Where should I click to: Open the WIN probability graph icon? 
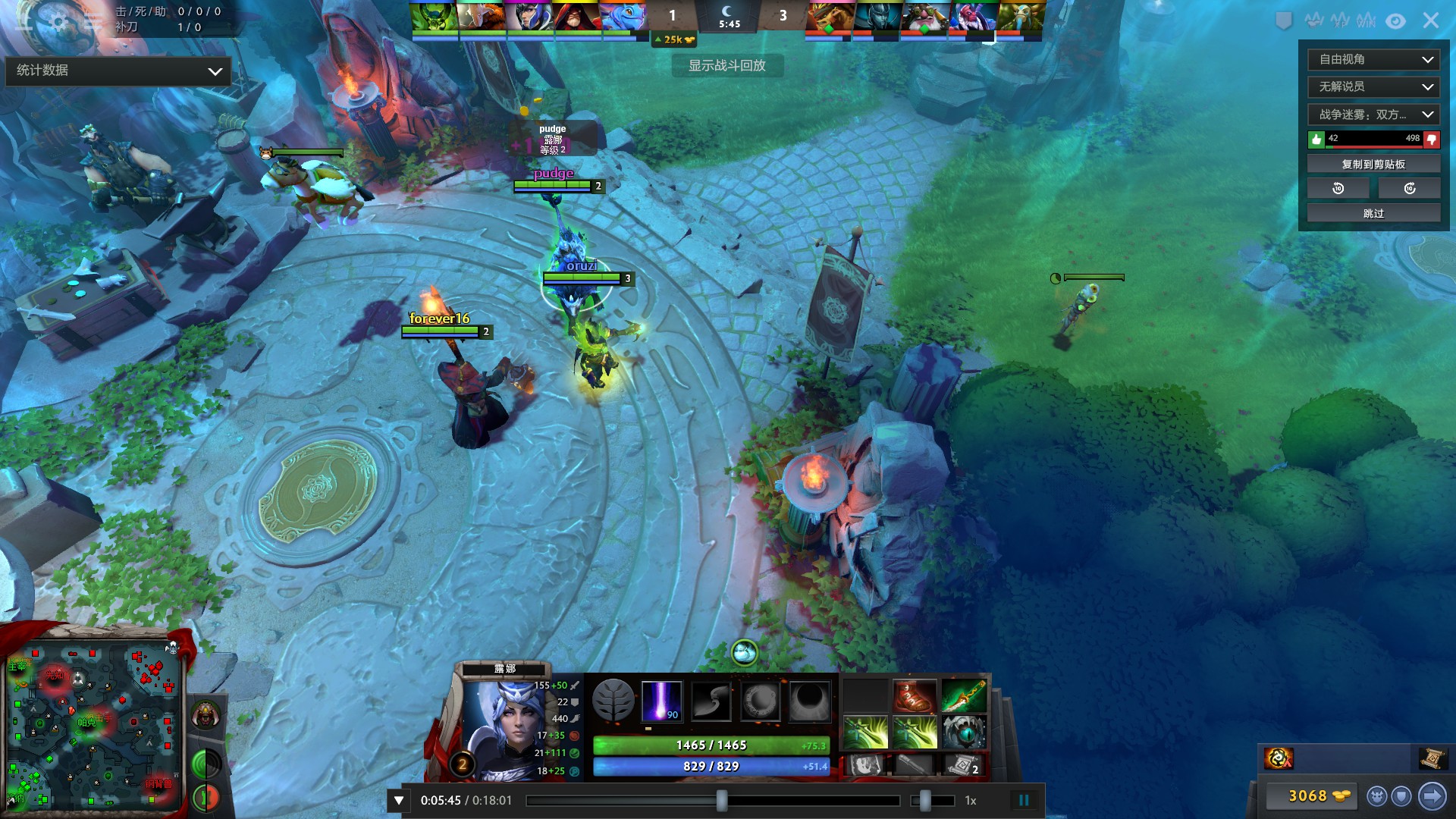[x=1365, y=21]
